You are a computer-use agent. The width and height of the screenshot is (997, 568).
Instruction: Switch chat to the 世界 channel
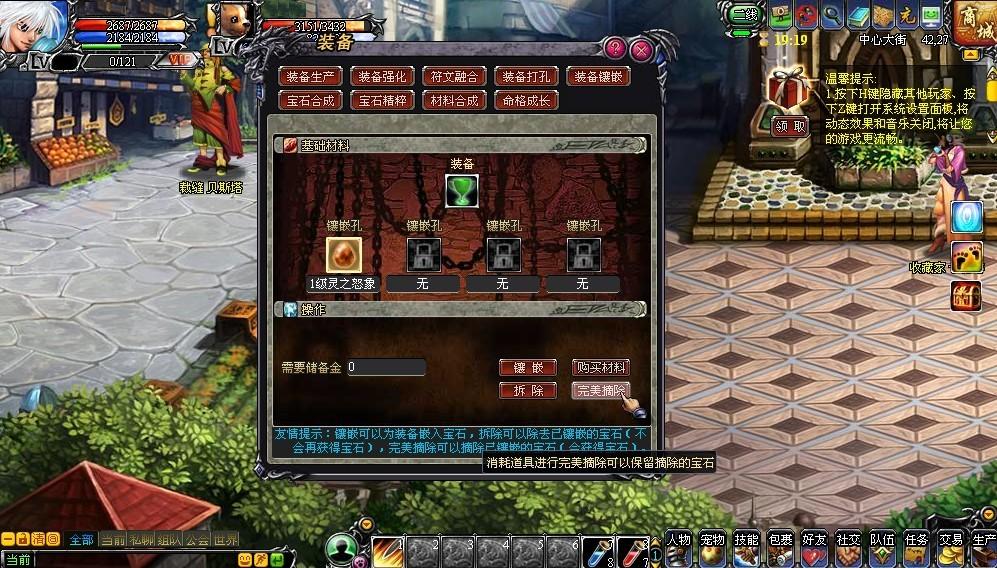click(x=226, y=540)
